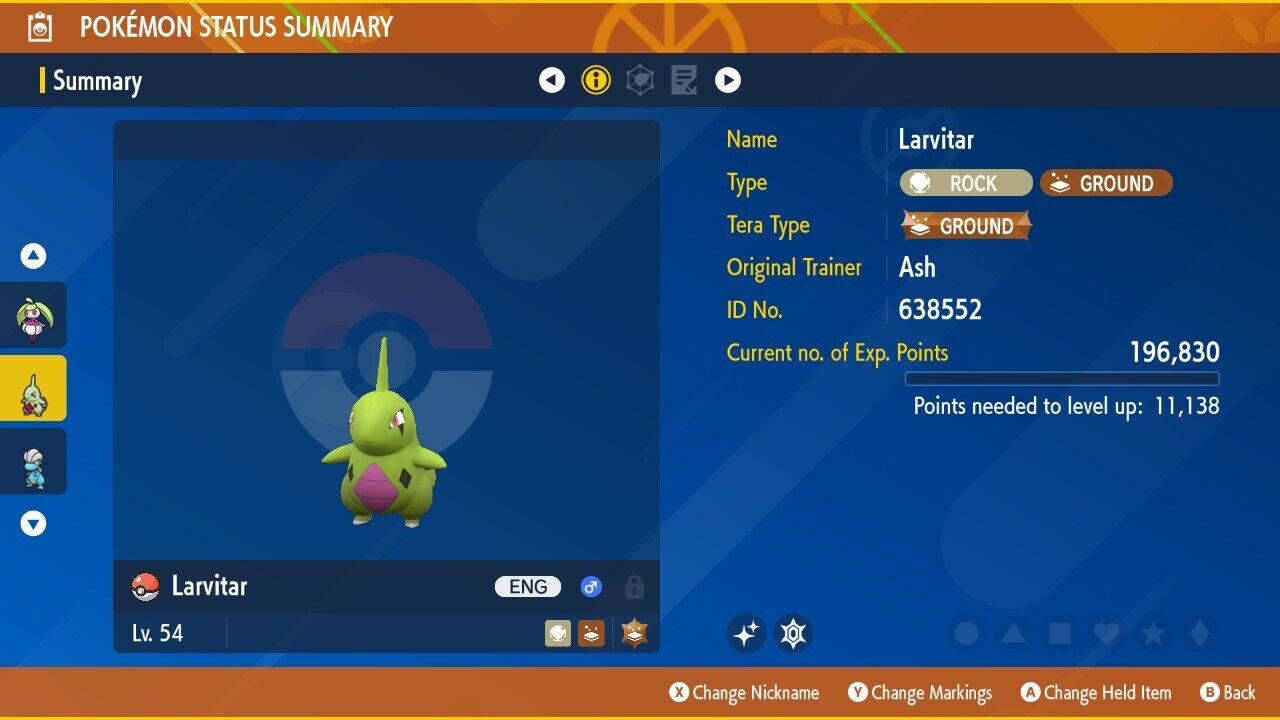Viewport: 1280px width, 720px height.
Task: Toggle the heart marking
Action: pos(1106,633)
